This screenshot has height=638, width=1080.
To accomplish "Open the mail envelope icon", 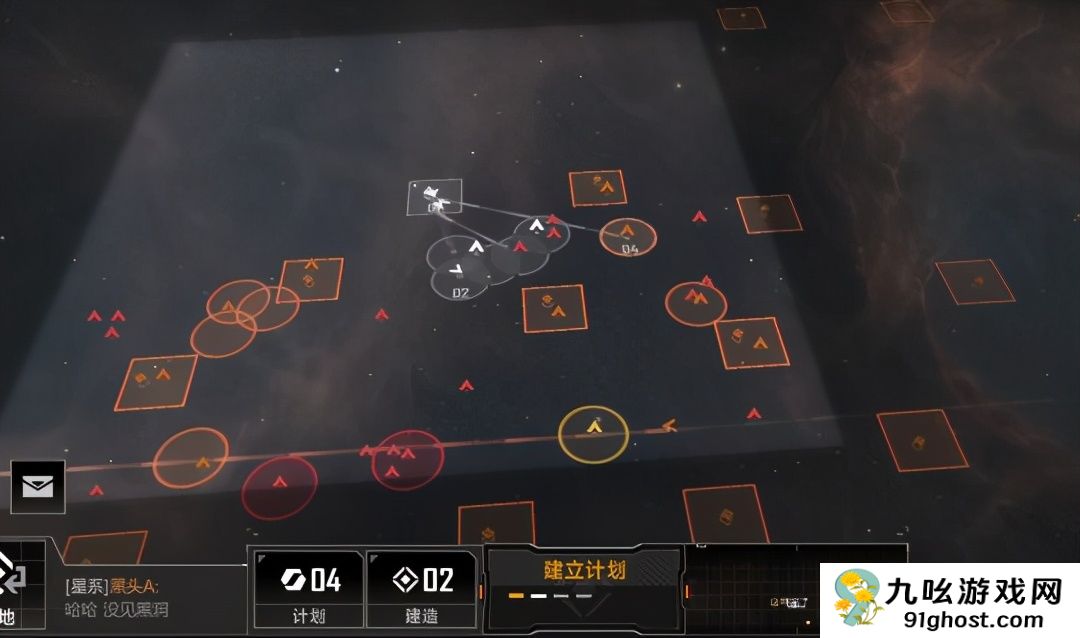I will coord(38,487).
